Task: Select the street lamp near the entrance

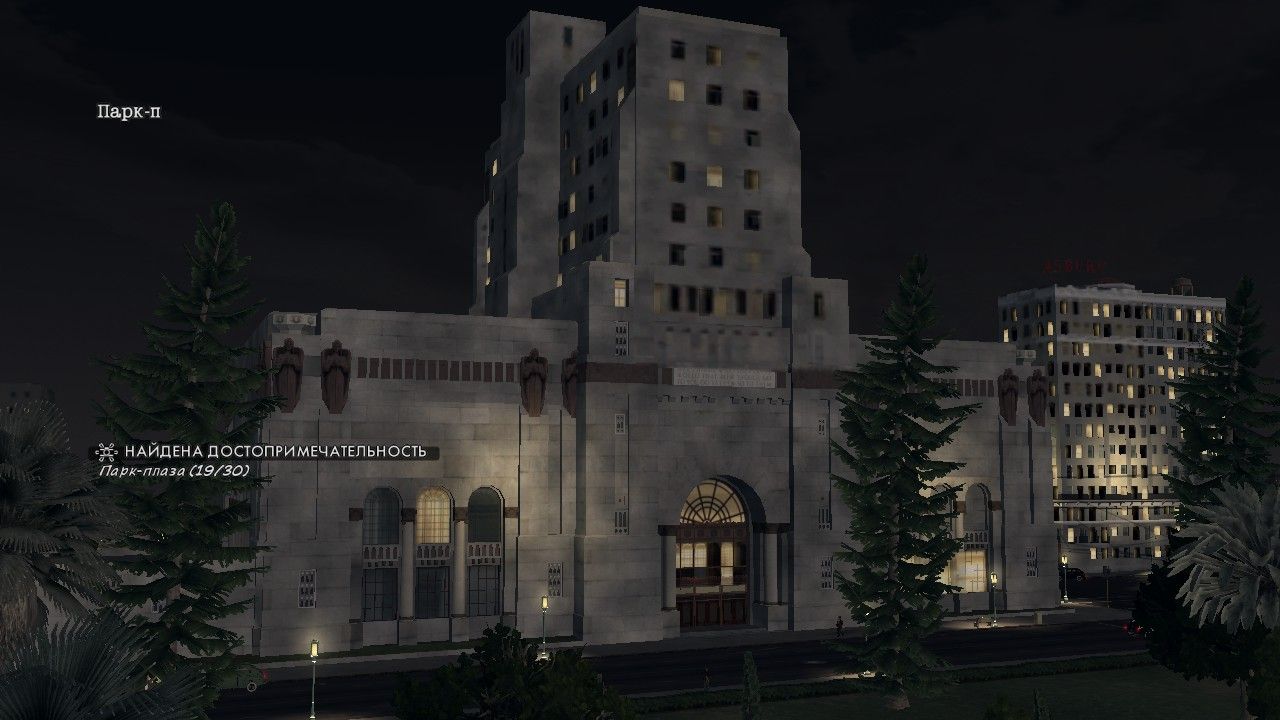Action: [543, 600]
